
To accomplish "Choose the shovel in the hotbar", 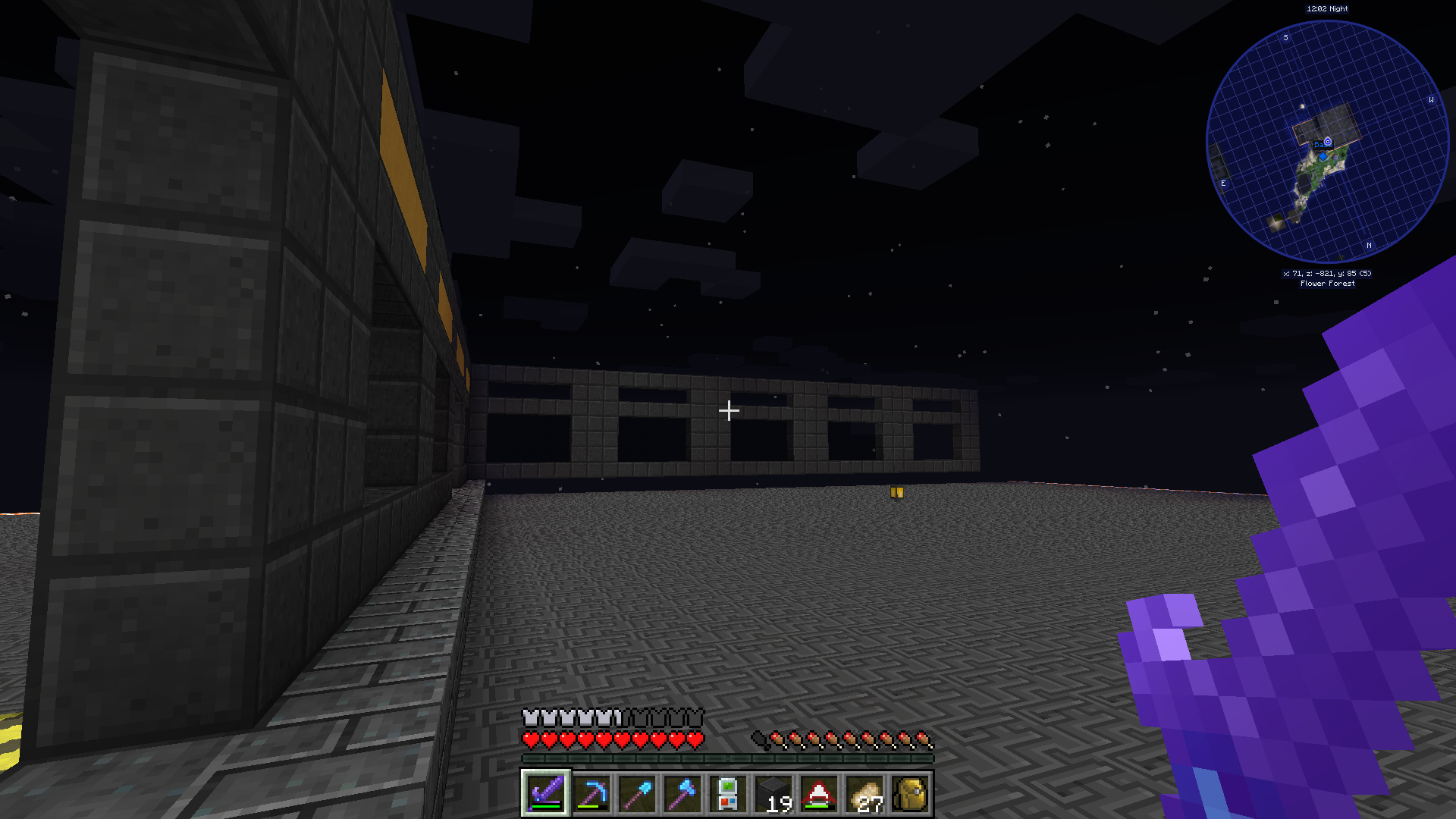I will pyautogui.click(x=637, y=793).
